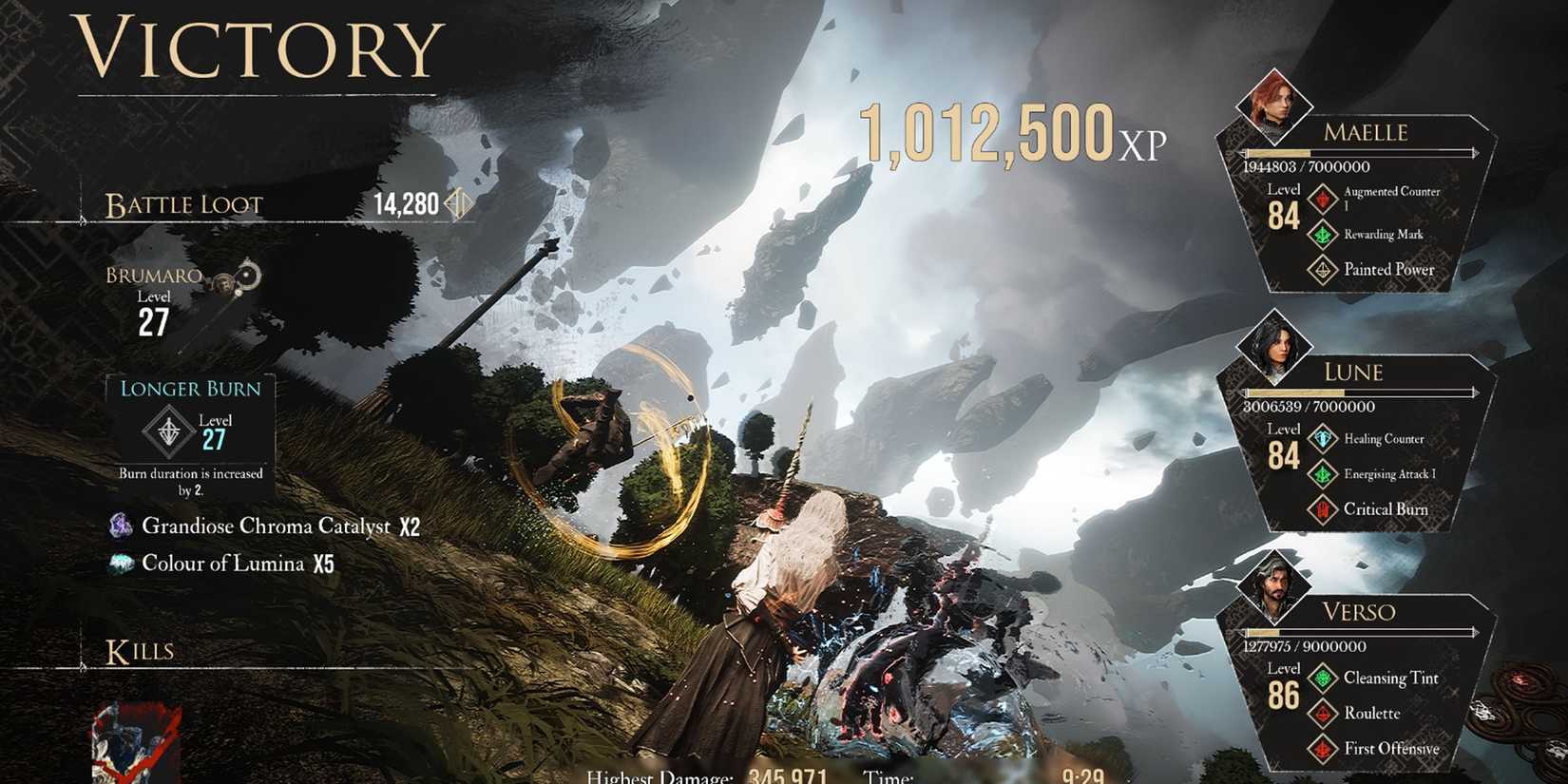Select the Colour of Lumina item icon
Image resolution: width=1568 pixels, height=784 pixels.
pos(122,563)
